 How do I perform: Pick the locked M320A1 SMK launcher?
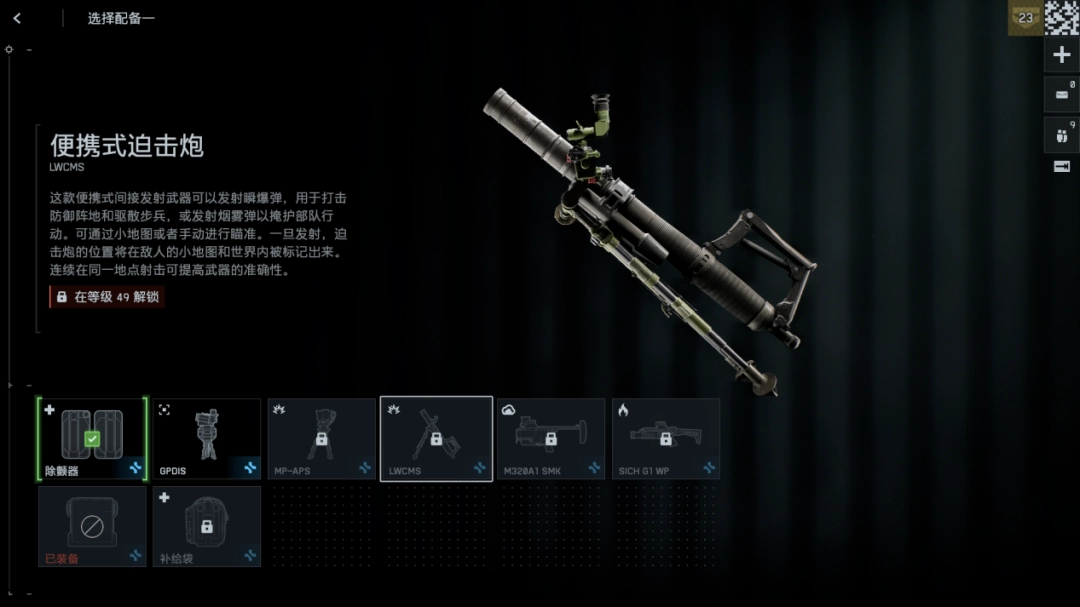tap(551, 438)
